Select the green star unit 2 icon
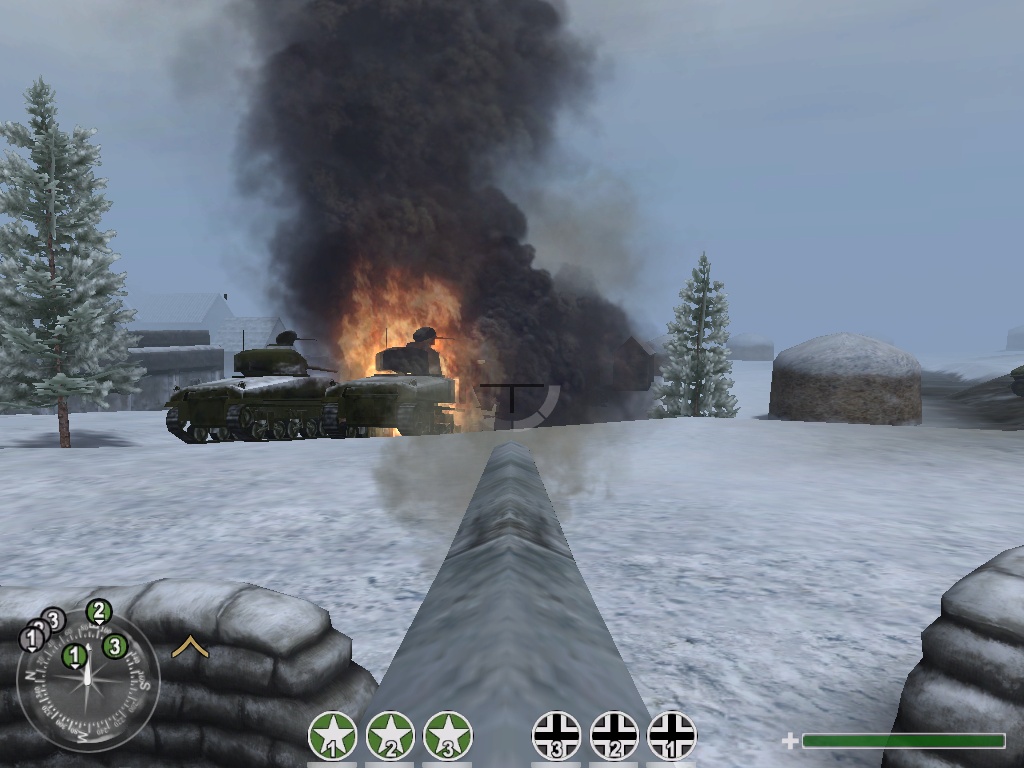The width and height of the screenshot is (1024, 768). coord(390,737)
